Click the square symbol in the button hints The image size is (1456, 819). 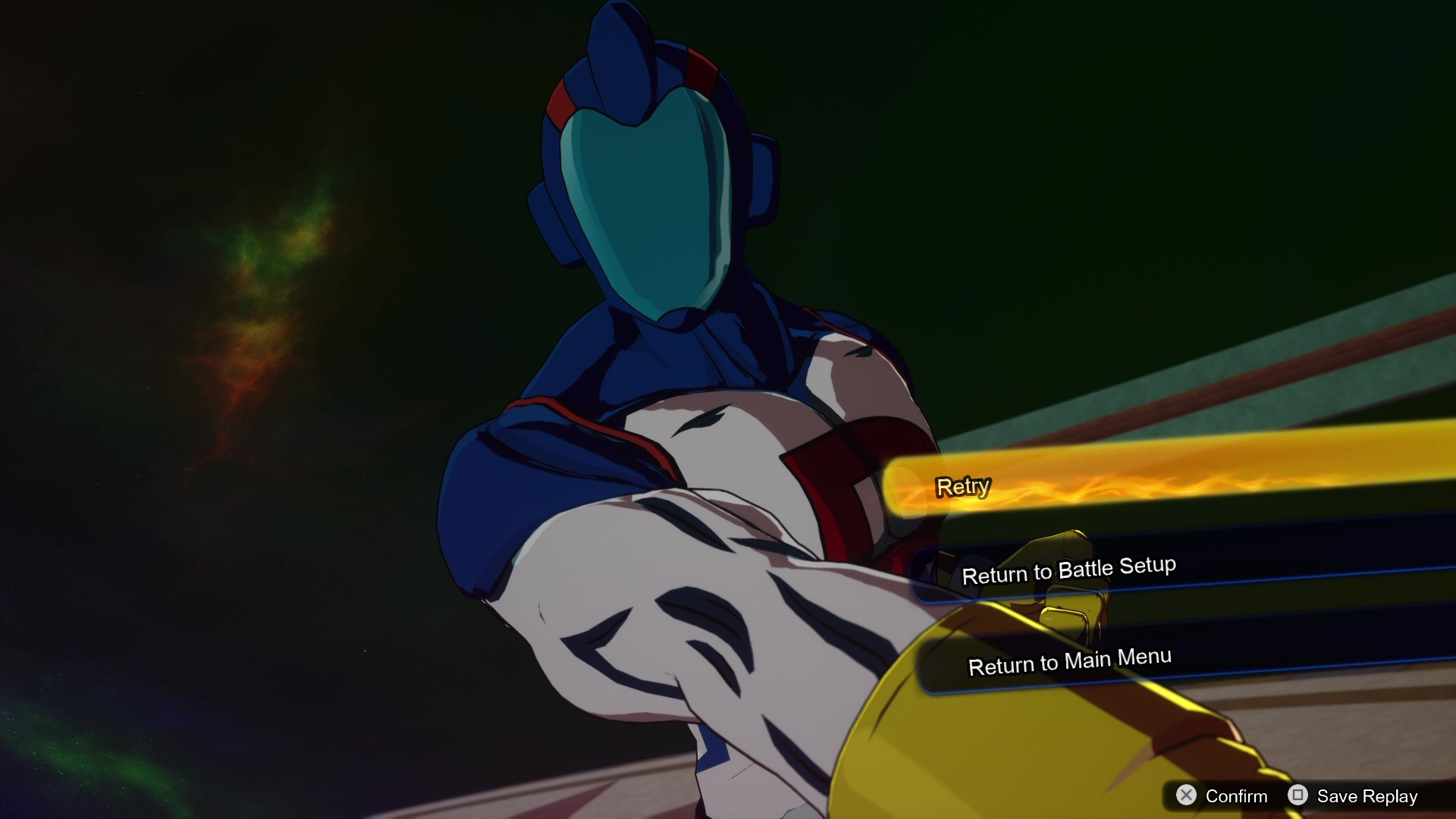1299,795
